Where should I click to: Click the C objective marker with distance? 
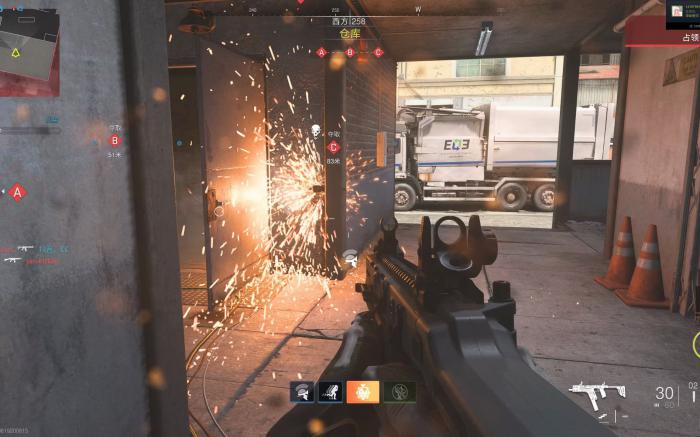click(333, 147)
